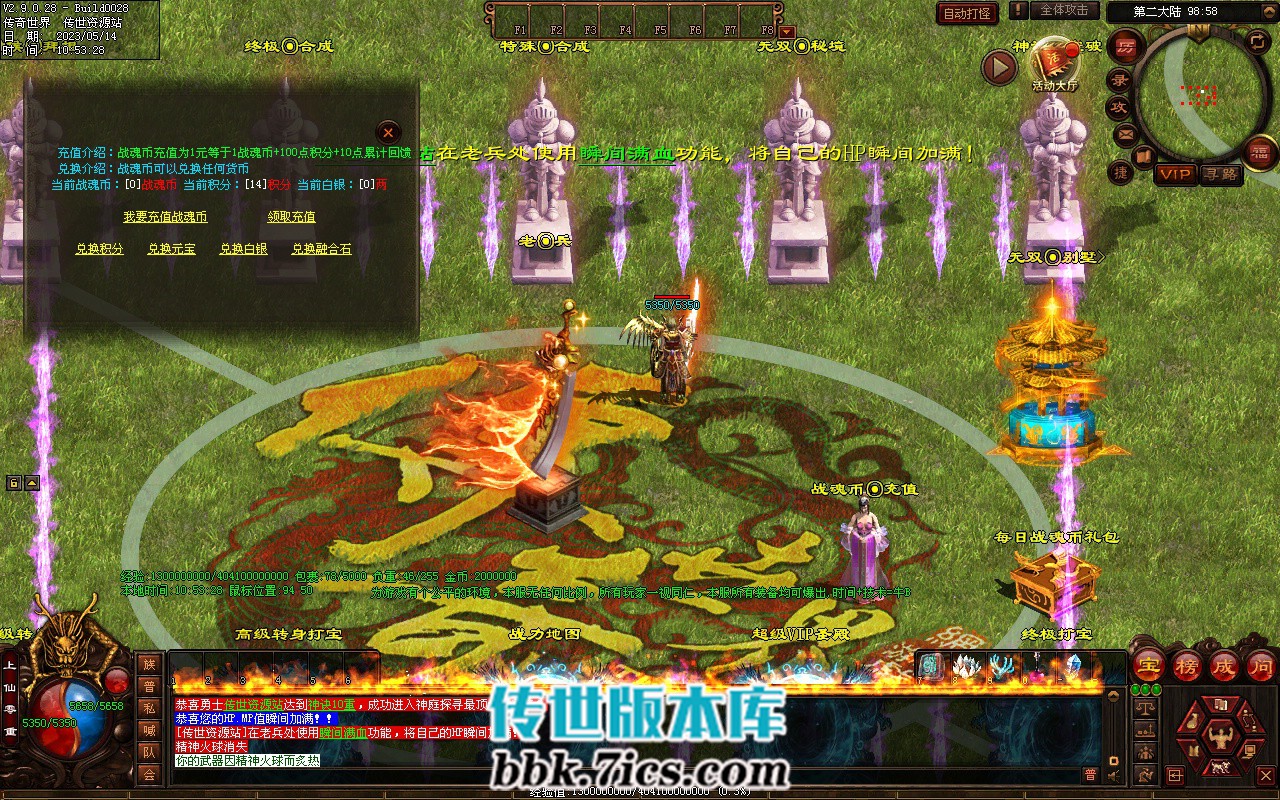Open the mail envelope icon
The width and height of the screenshot is (1280, 800).
[x=1126, y=133]
